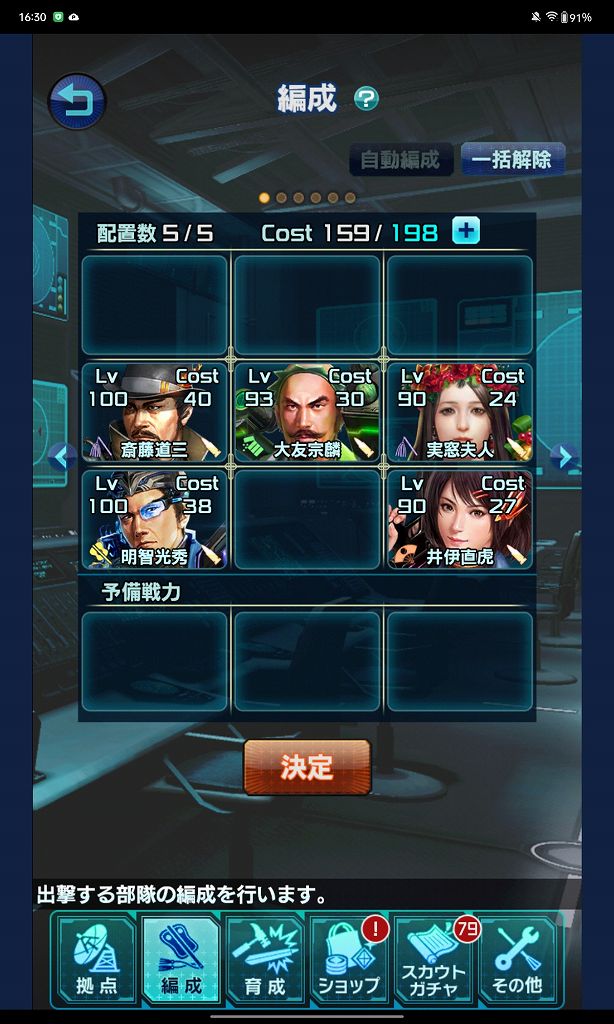Screen dimensions: 614x1024
Task: Open the その他 other menu
Action: 517,960
